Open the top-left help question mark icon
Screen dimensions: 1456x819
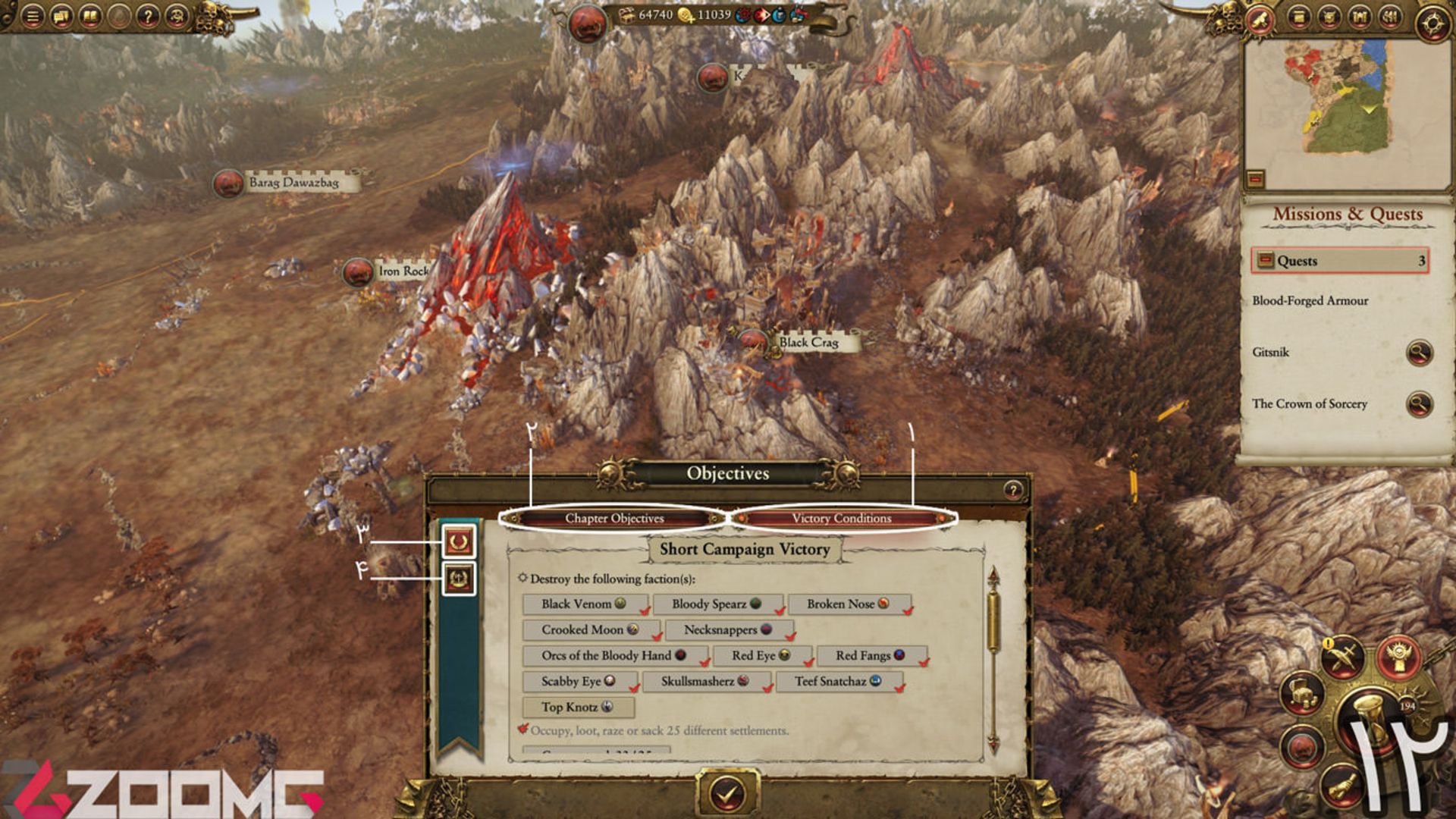point(148,16)
